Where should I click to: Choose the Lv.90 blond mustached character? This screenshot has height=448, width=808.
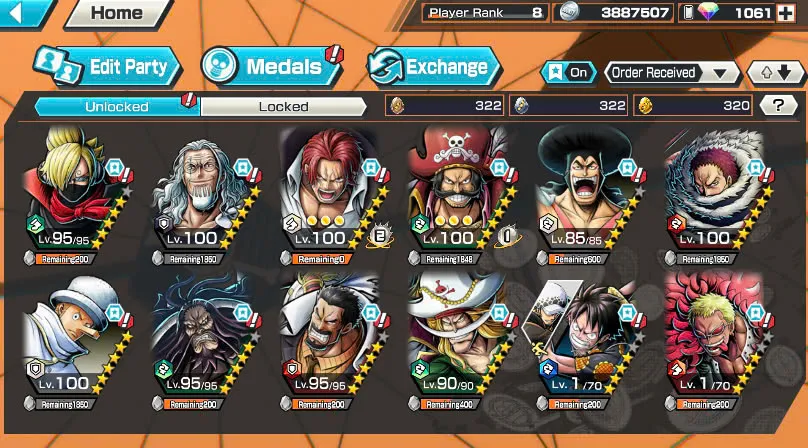pos(460,343)
